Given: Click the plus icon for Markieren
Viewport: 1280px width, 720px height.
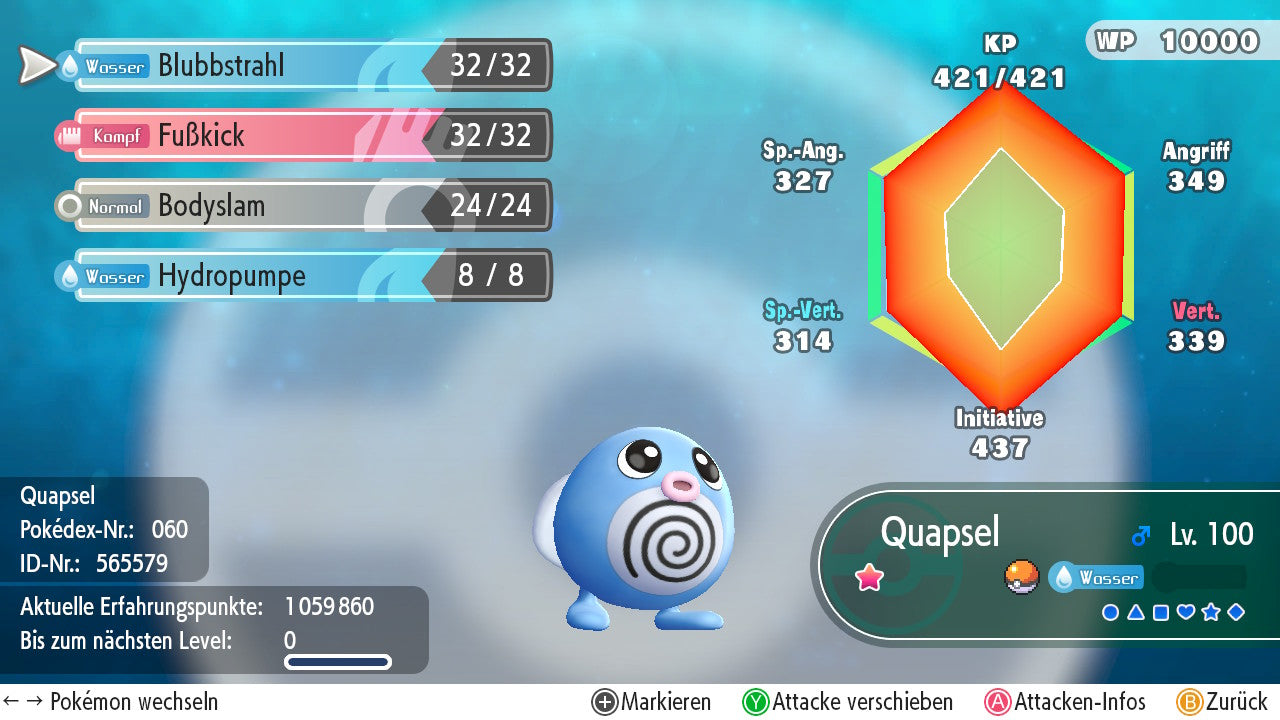Looking at the screenshot, I should tap(604, 701).
